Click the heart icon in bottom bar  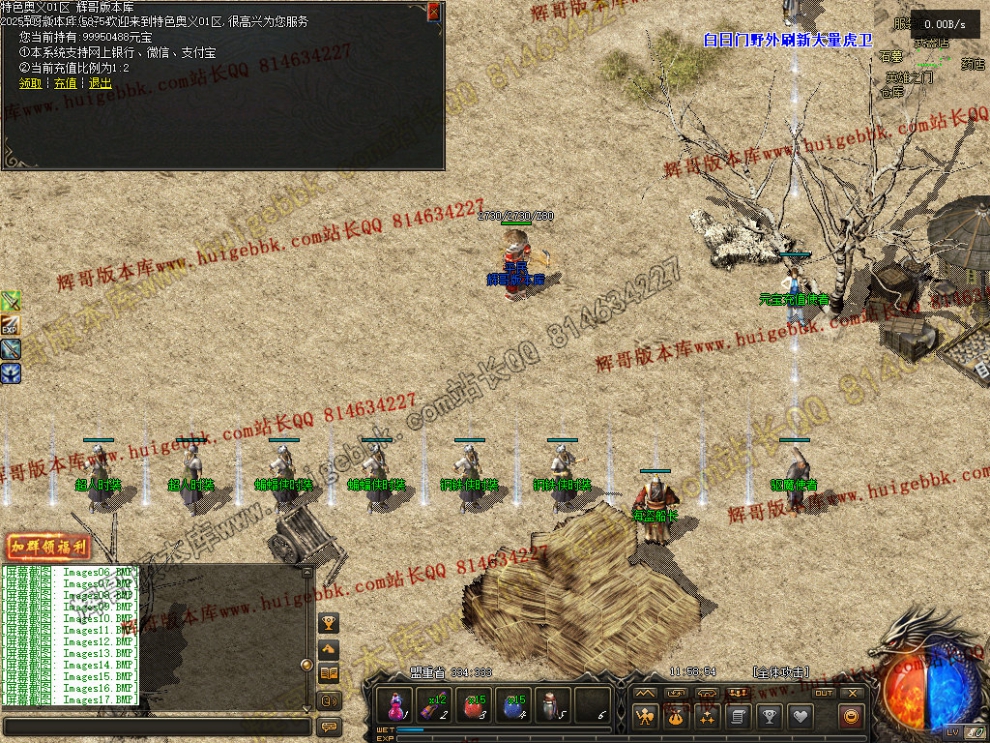tap(800, 716)
